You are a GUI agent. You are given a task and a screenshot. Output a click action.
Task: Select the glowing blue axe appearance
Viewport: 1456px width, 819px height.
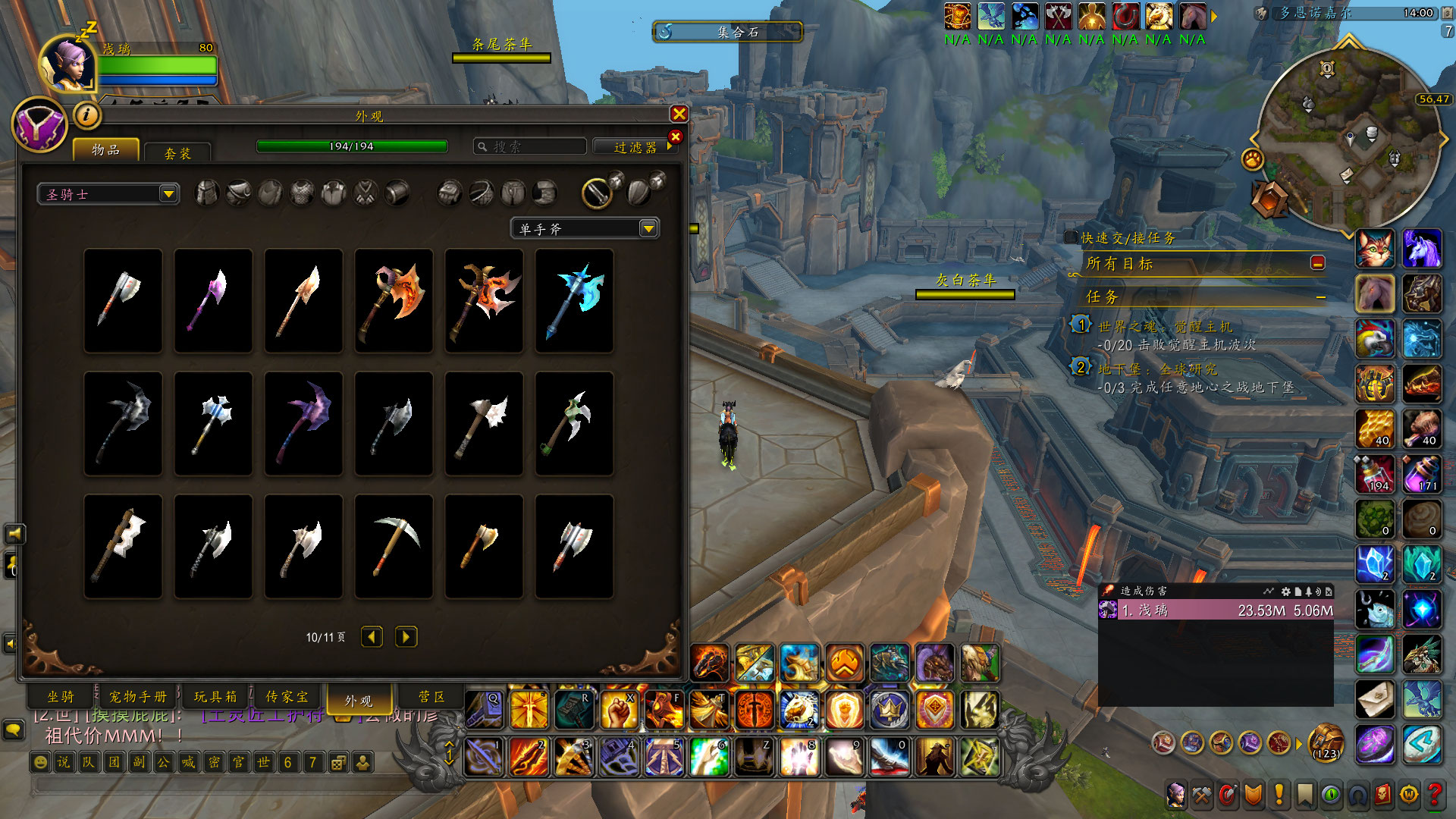(574, 300)
